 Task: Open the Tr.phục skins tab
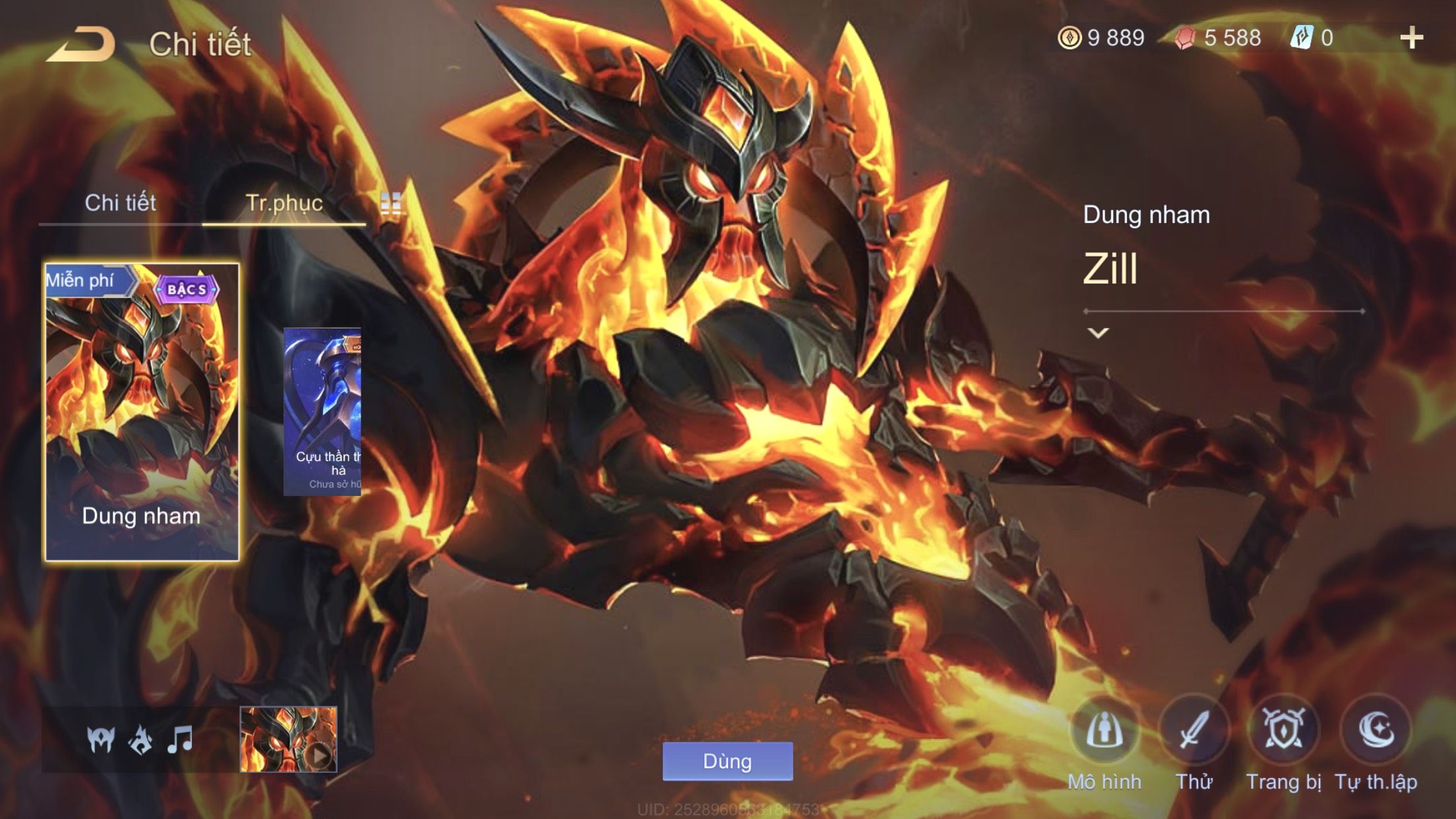[x=284, y=203]
